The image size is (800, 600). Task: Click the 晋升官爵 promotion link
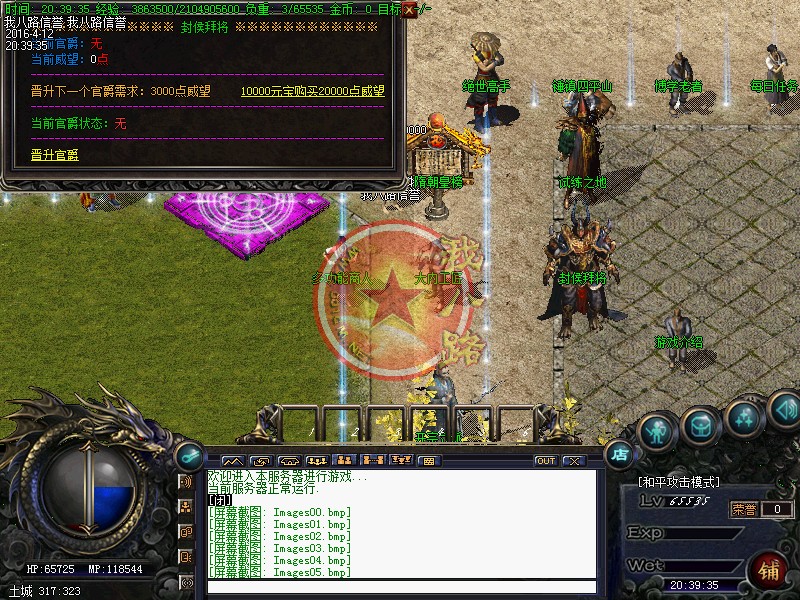click(55, 155)
